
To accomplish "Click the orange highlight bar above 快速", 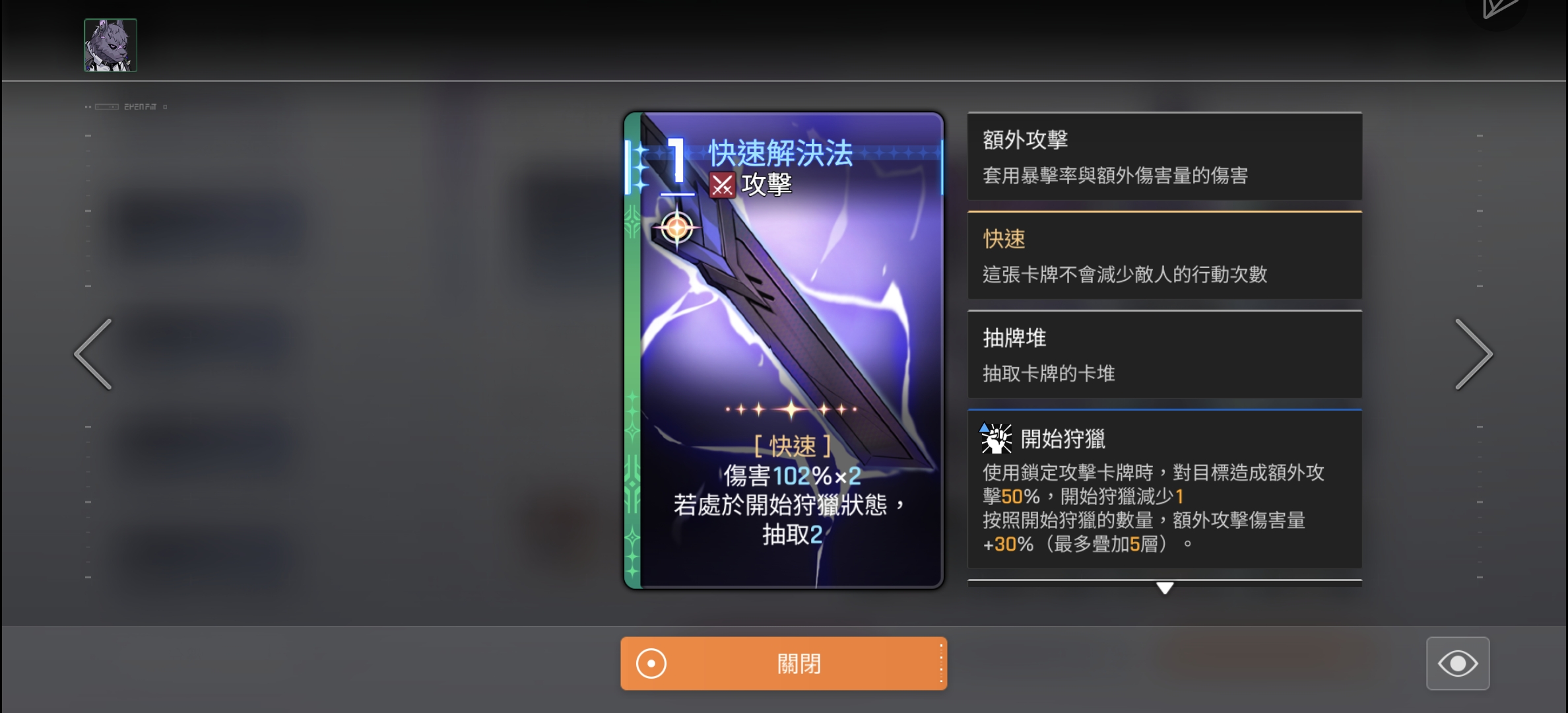I will pyautogui.click(x=1163, y=211).
